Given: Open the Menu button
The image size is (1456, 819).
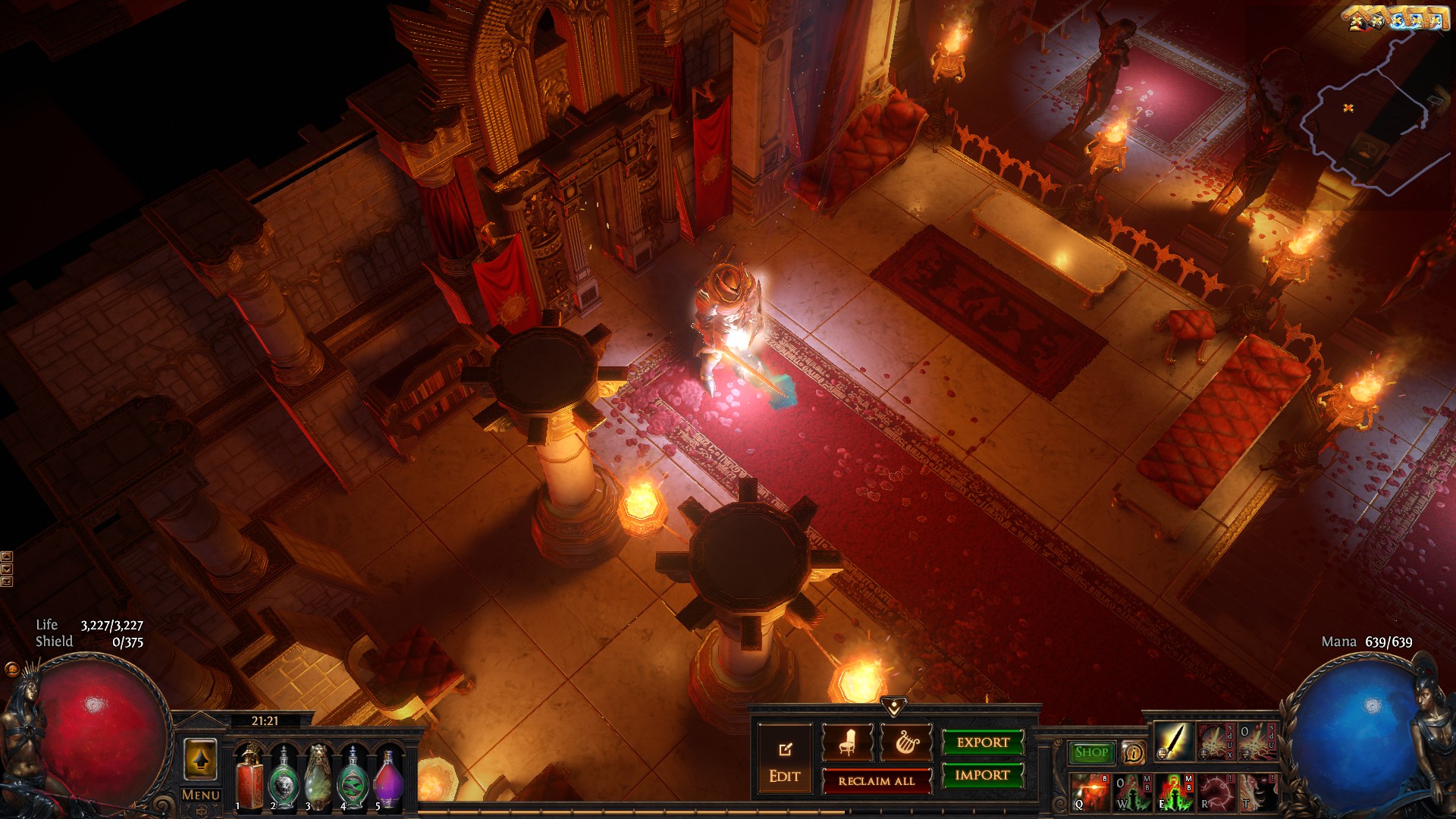Looking at the screenshot, I should point(201,795).
